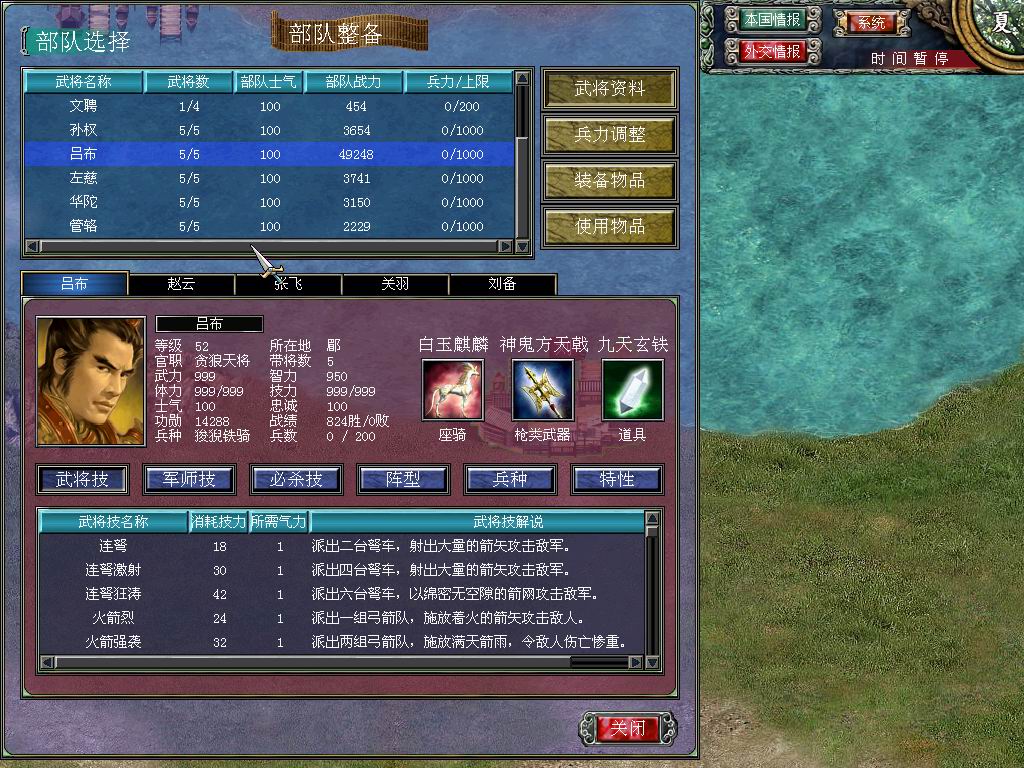Switch to the 赵云 general tab
The image size is (1024, 768).
[181, 284]
